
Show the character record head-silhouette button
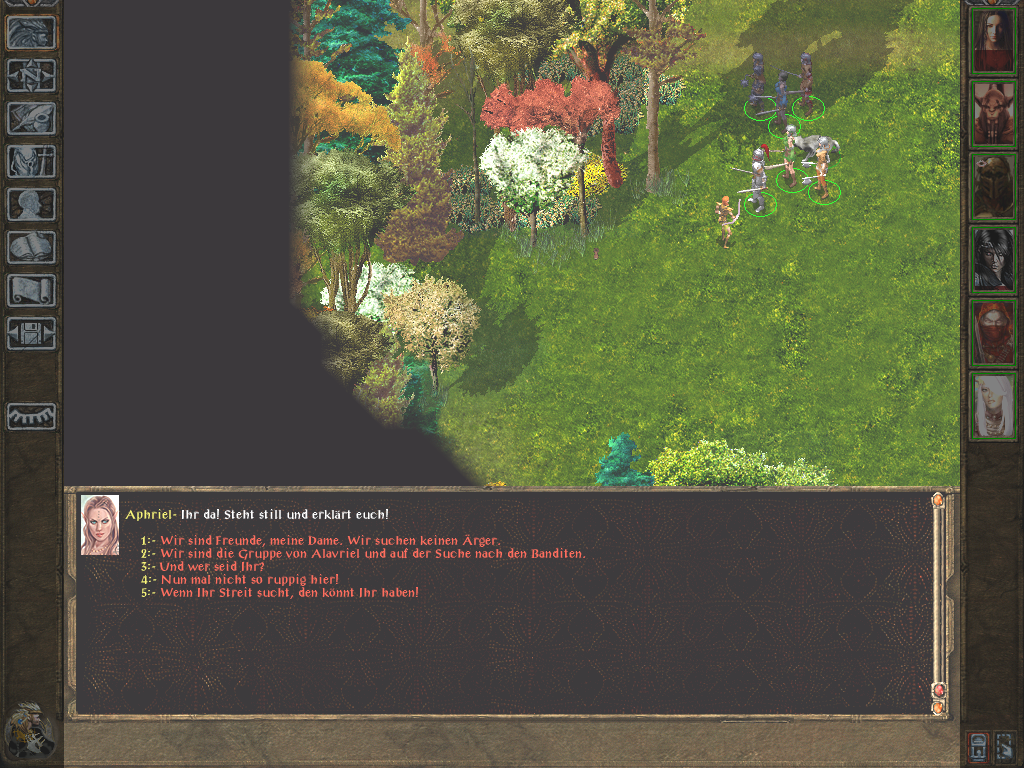pyautogui.click(x=31, y=204)
